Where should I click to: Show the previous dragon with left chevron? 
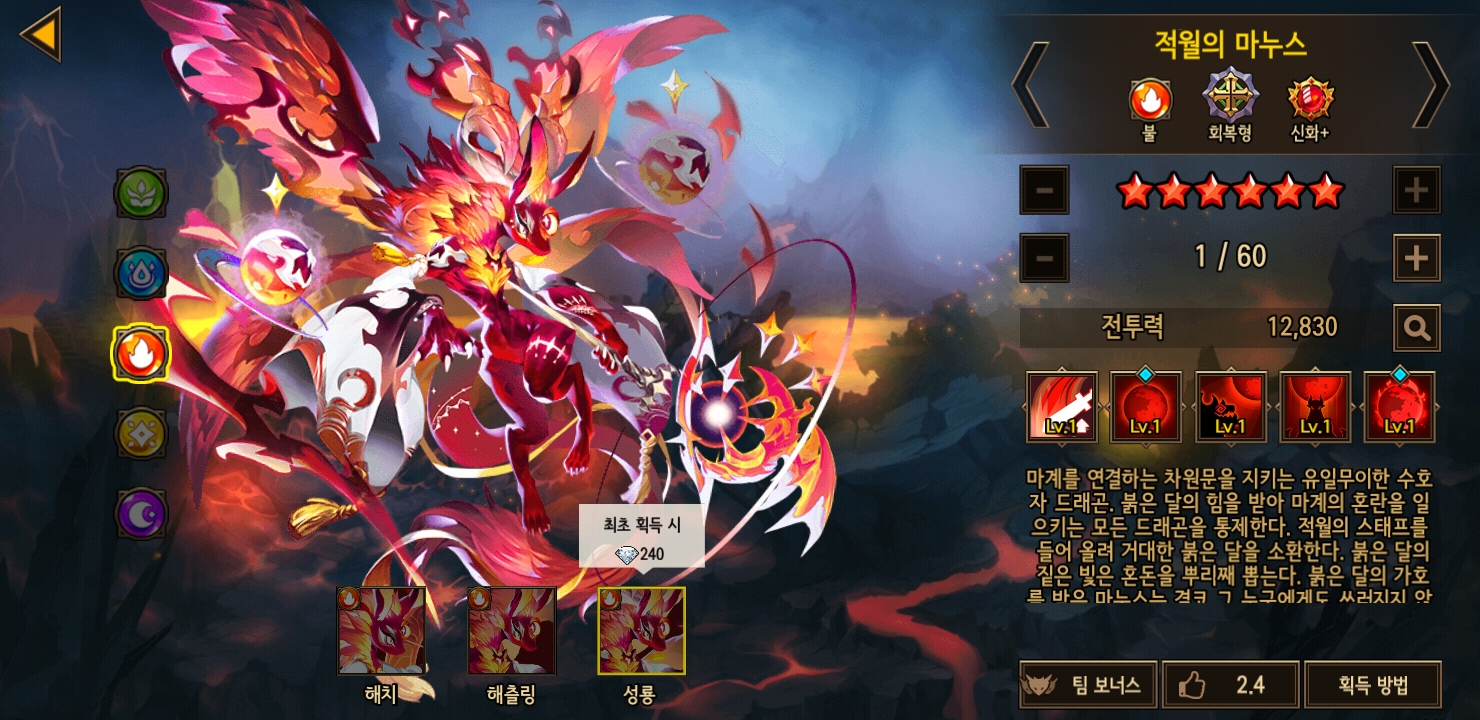coord(1030,84)
